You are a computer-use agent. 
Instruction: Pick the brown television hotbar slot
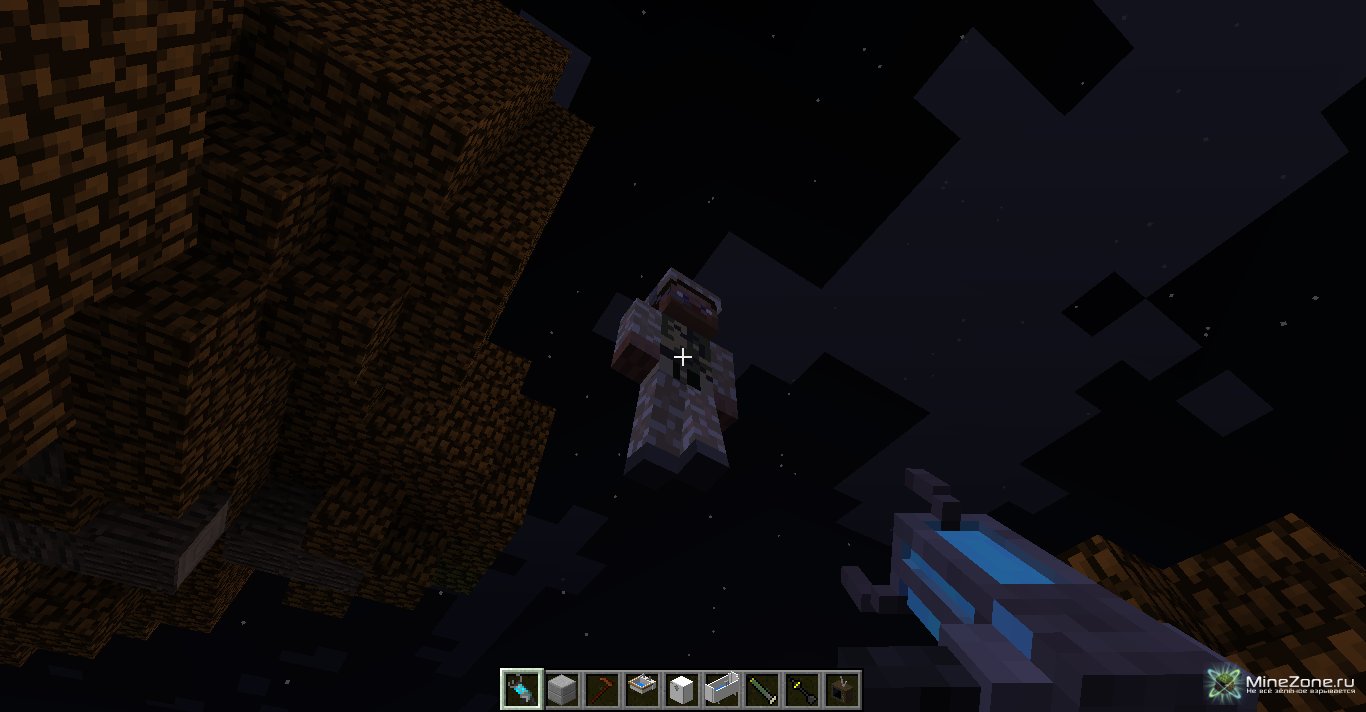coord(841,689)
